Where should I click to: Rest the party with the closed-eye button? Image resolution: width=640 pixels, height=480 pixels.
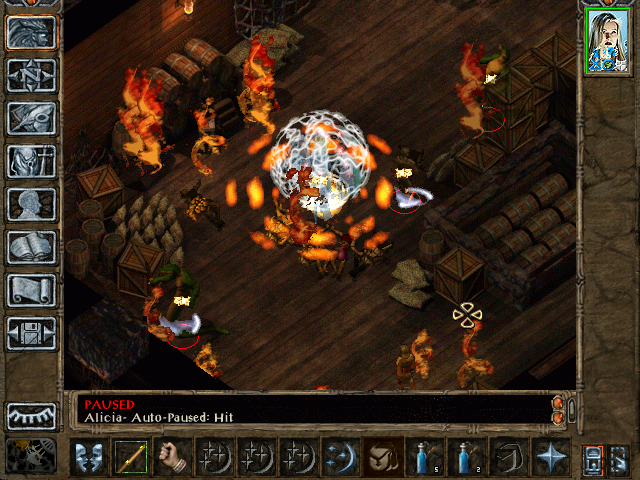tap(31, 415)
